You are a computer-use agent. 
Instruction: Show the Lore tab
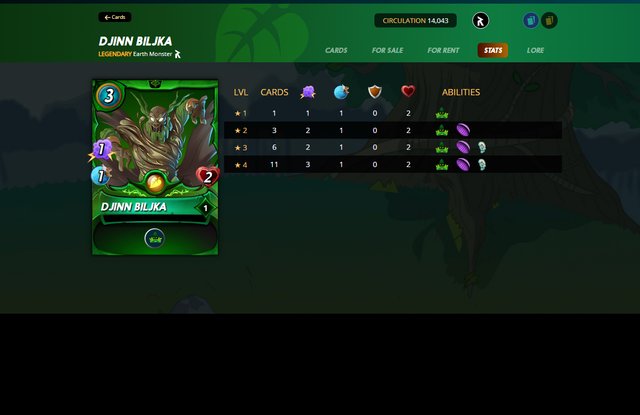click(536, 50)
